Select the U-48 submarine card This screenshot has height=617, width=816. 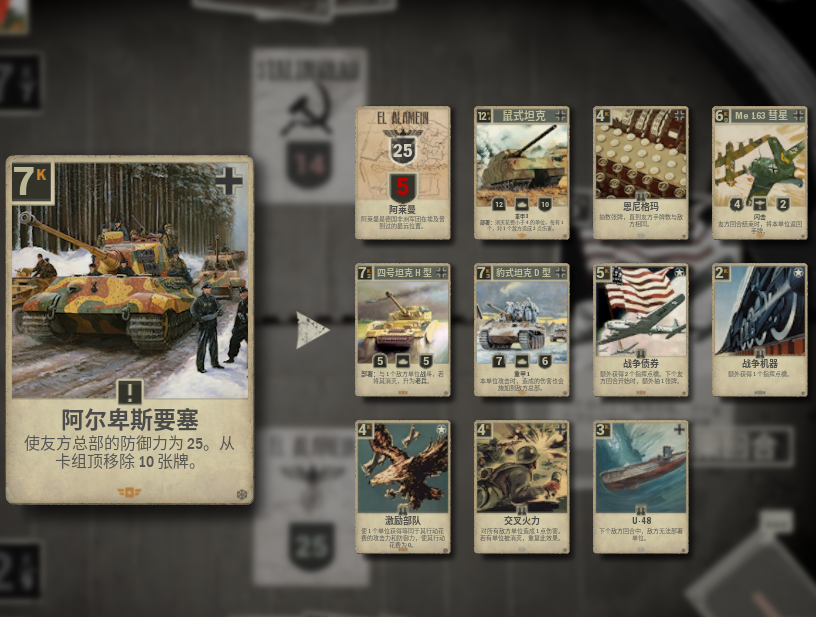640,487
